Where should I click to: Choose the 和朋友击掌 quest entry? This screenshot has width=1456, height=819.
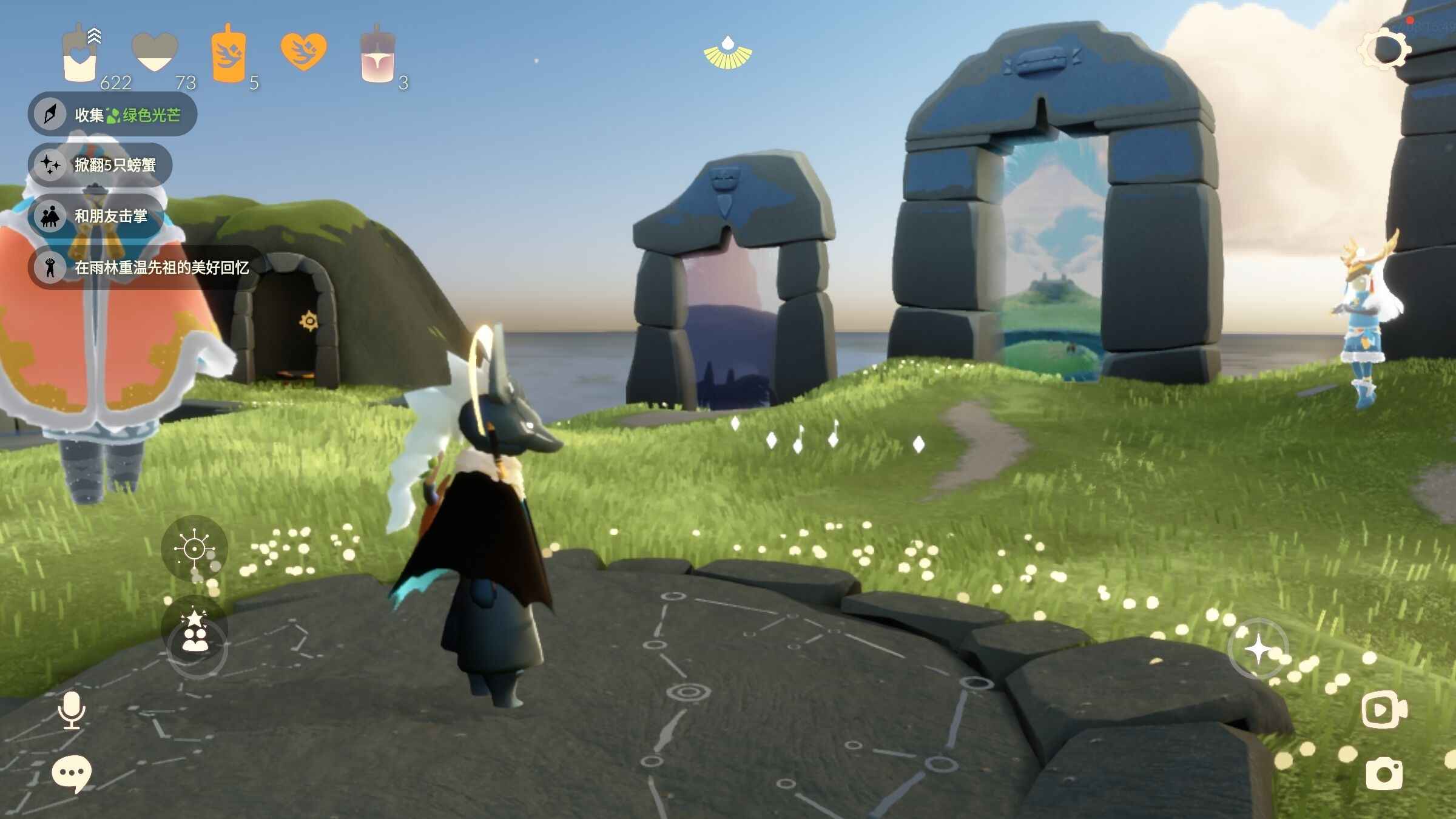coord(97,216)
